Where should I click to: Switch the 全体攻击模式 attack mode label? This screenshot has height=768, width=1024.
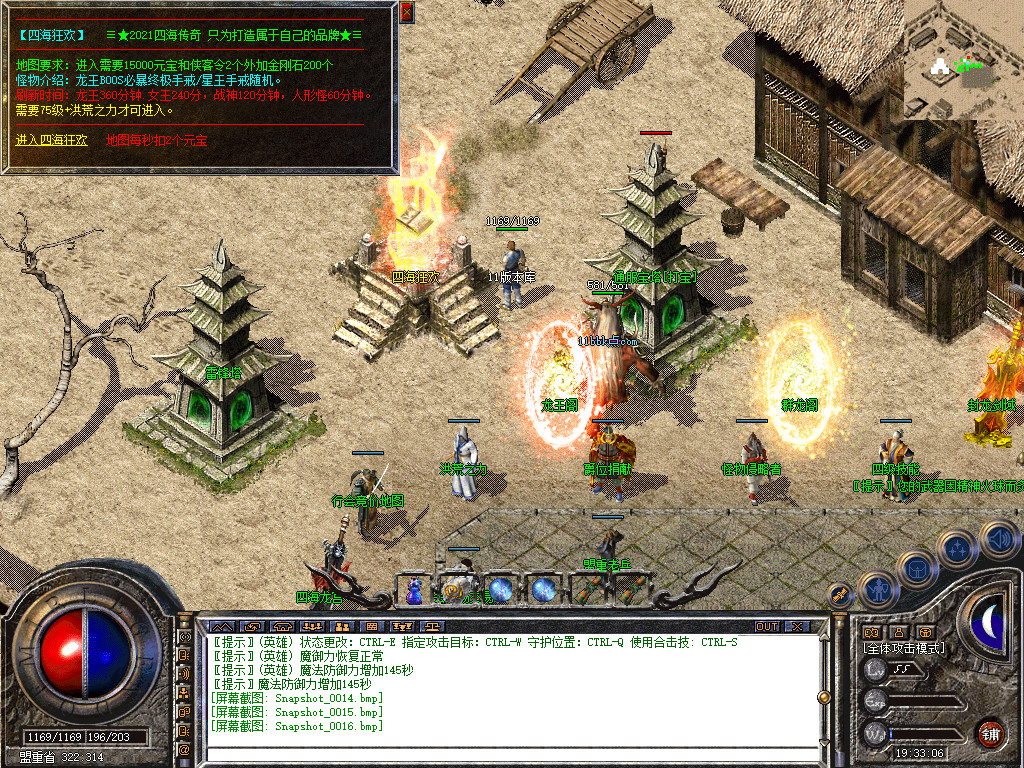[x=904, y=648]
